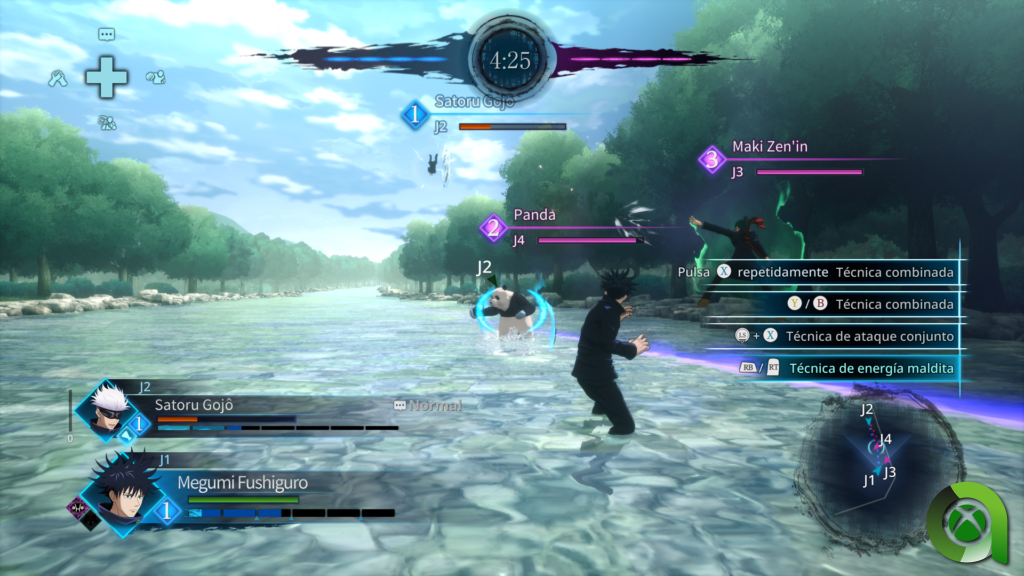
Task: Target Maki Zen'in's number 3 marker
Action: (x=712, y=159)
